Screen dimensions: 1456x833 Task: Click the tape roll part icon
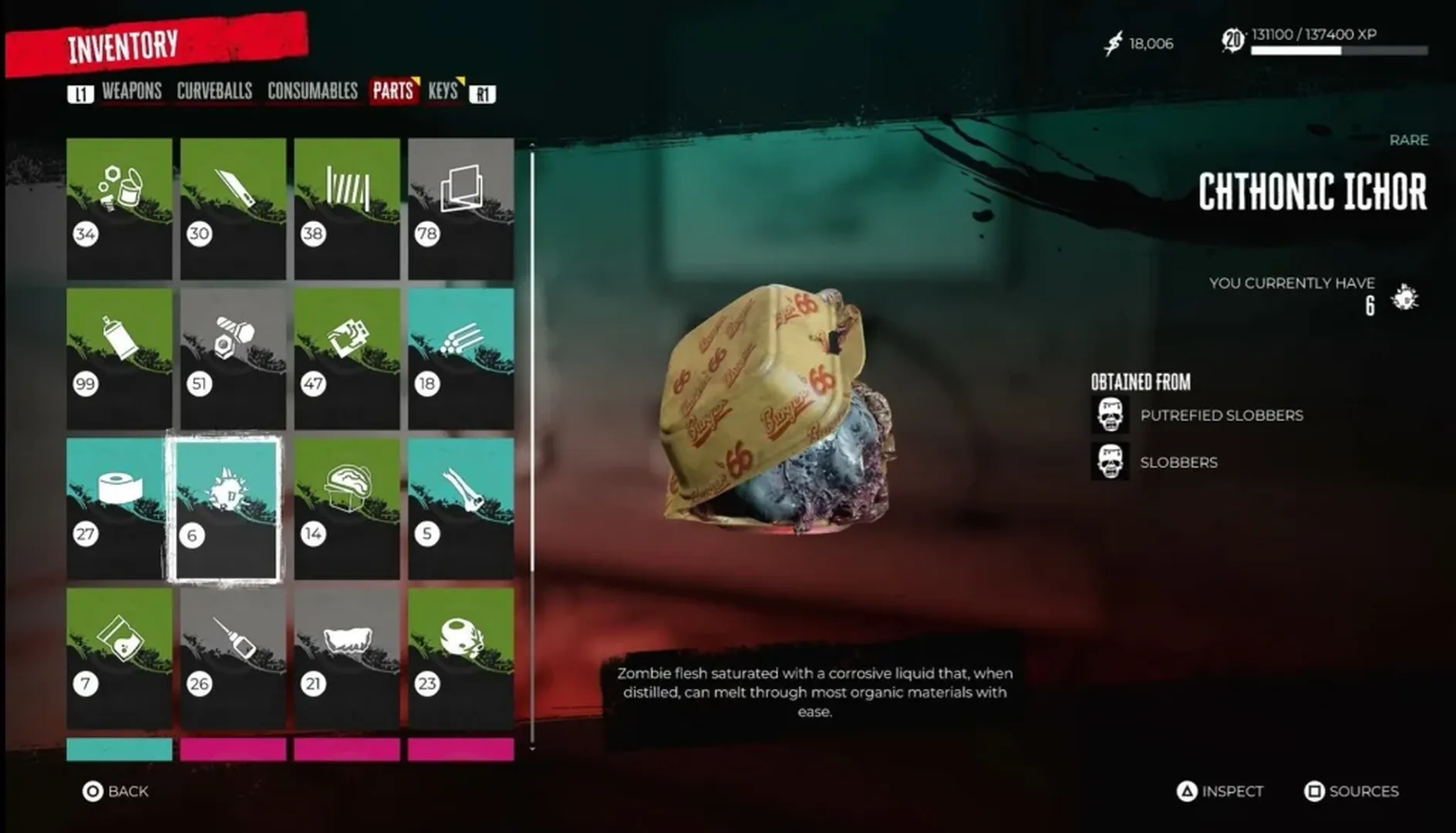click(120, 505)
